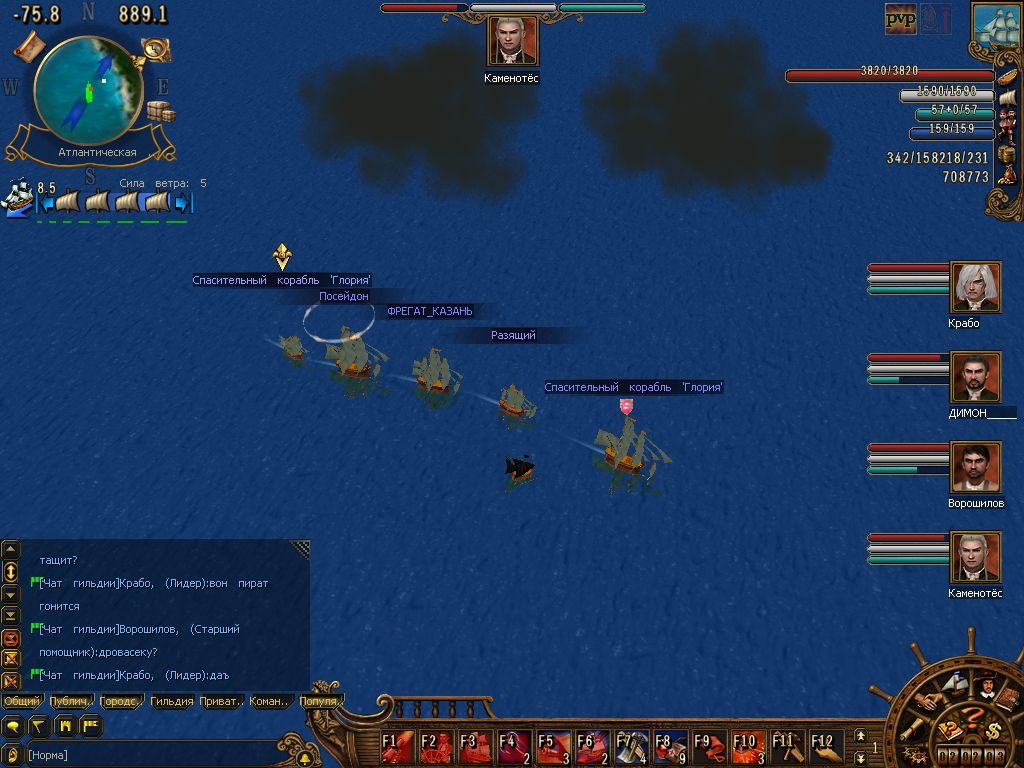This screenshot has width=1024, height=768.
Task: Open the magnifying glass search icon
Action: (155, 47)
